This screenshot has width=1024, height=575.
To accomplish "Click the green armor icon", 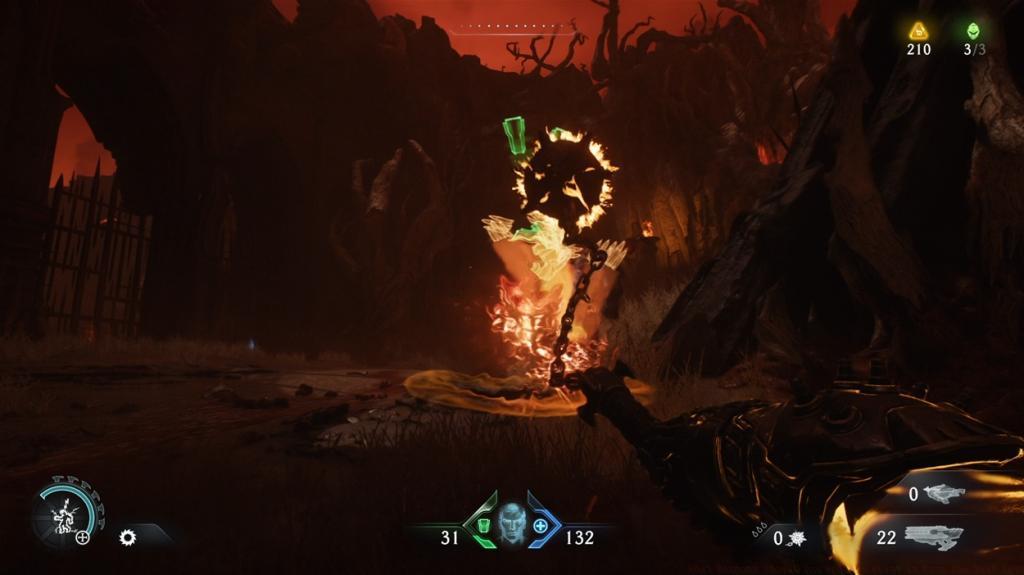I will pos(484,525).
